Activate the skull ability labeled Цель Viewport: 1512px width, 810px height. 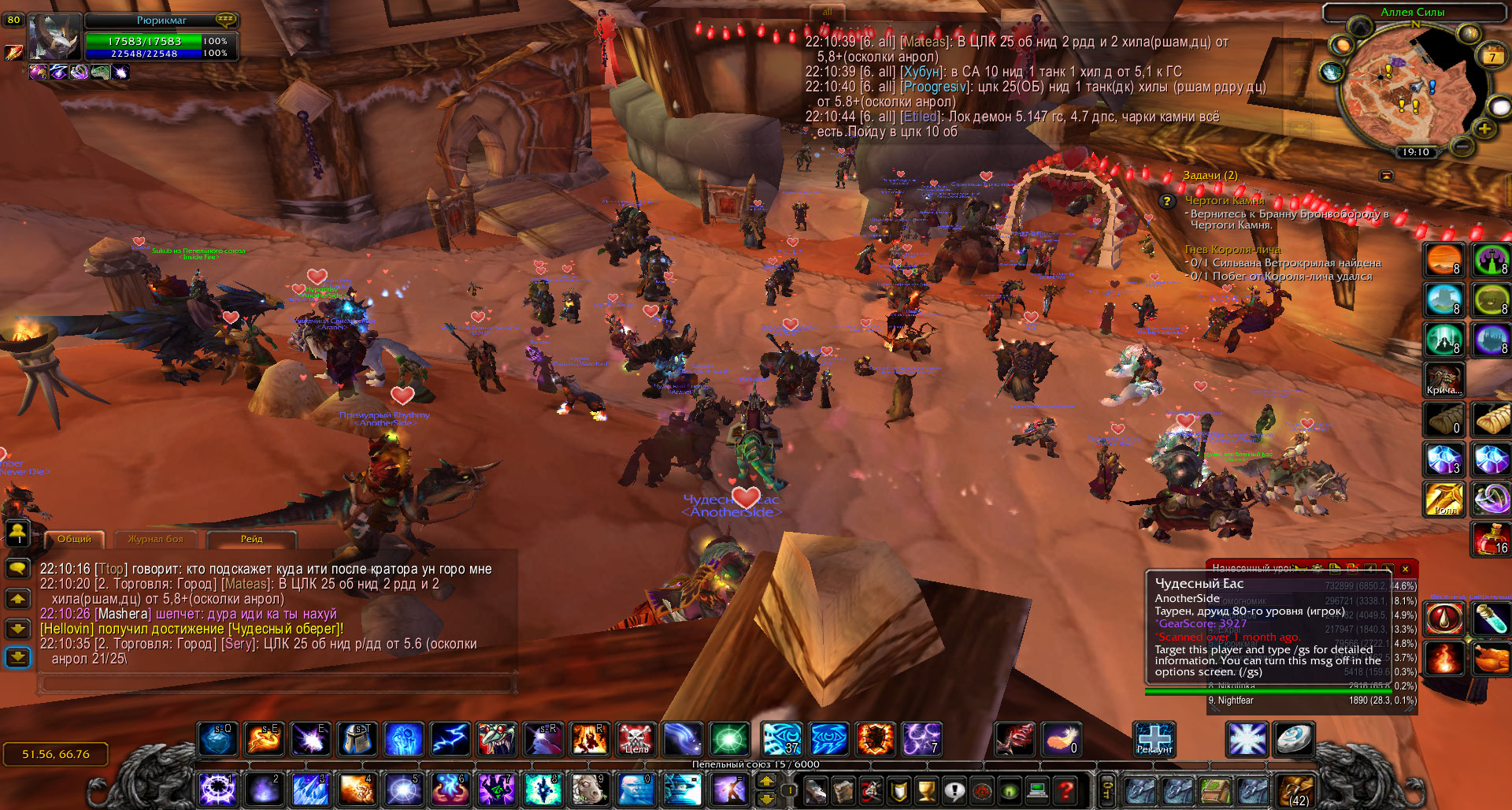(636, 739)
